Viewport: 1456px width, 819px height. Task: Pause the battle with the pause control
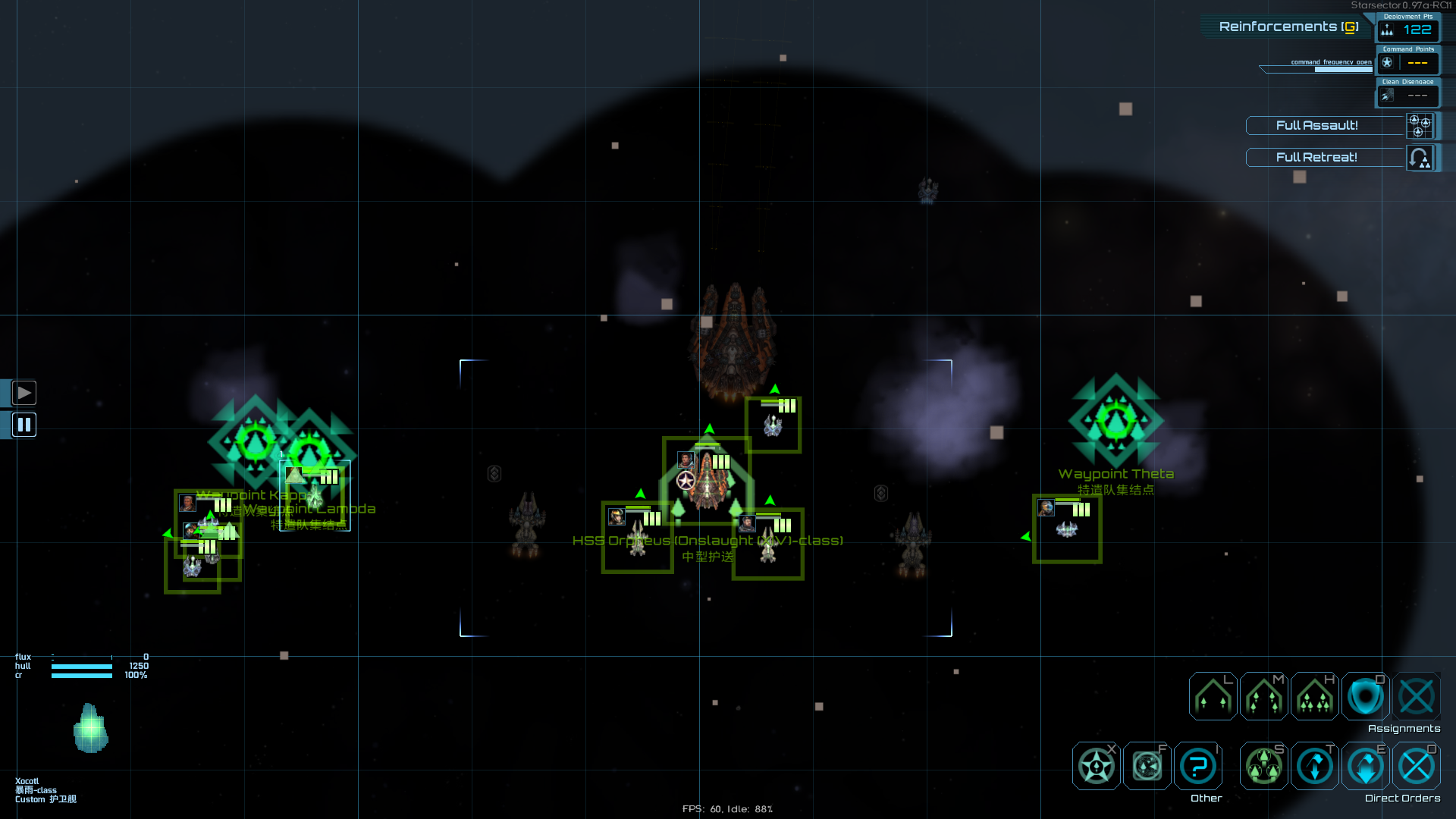24,425
